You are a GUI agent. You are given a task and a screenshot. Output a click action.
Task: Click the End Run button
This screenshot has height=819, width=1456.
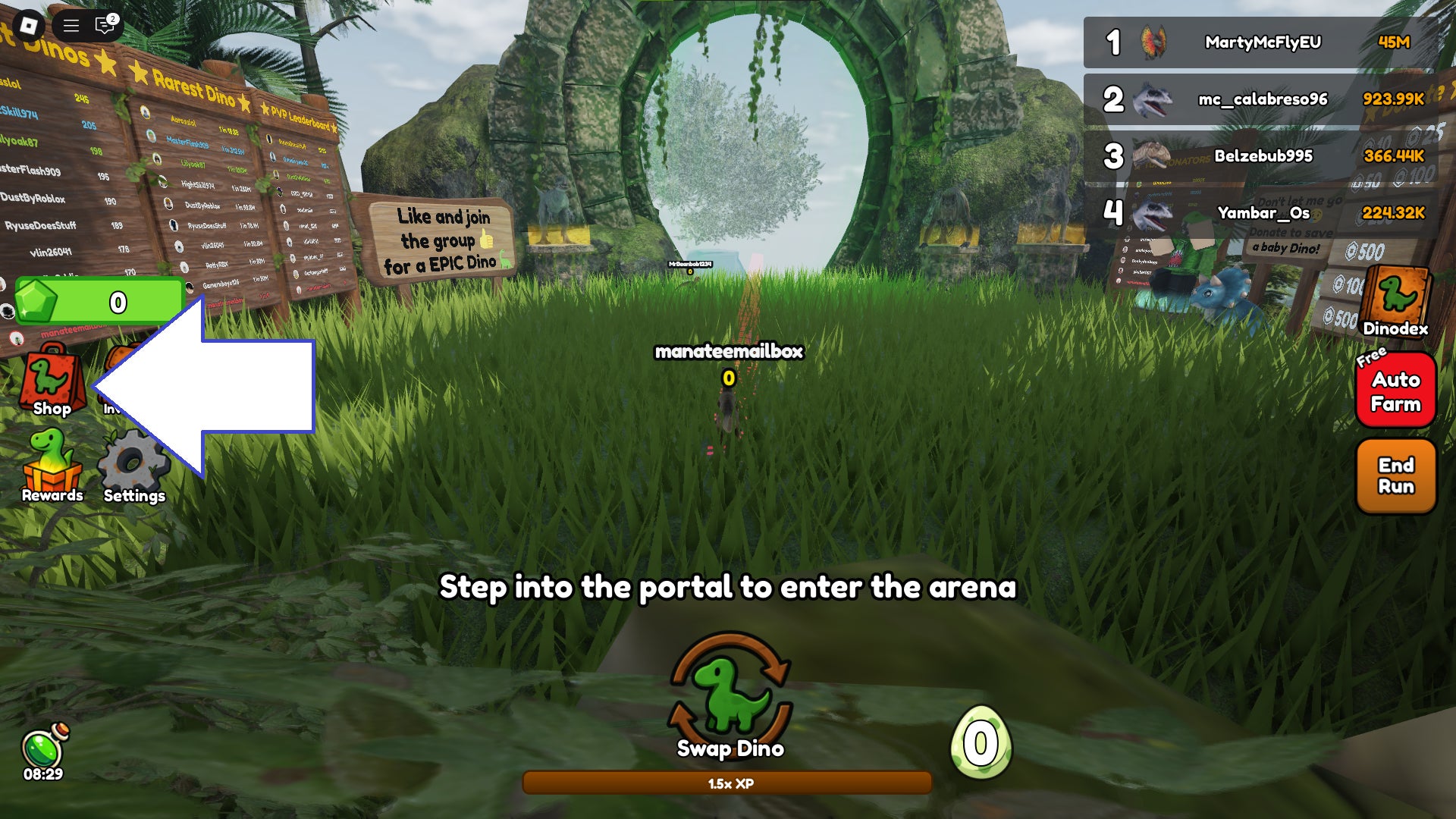click(x=1395, y=475)
